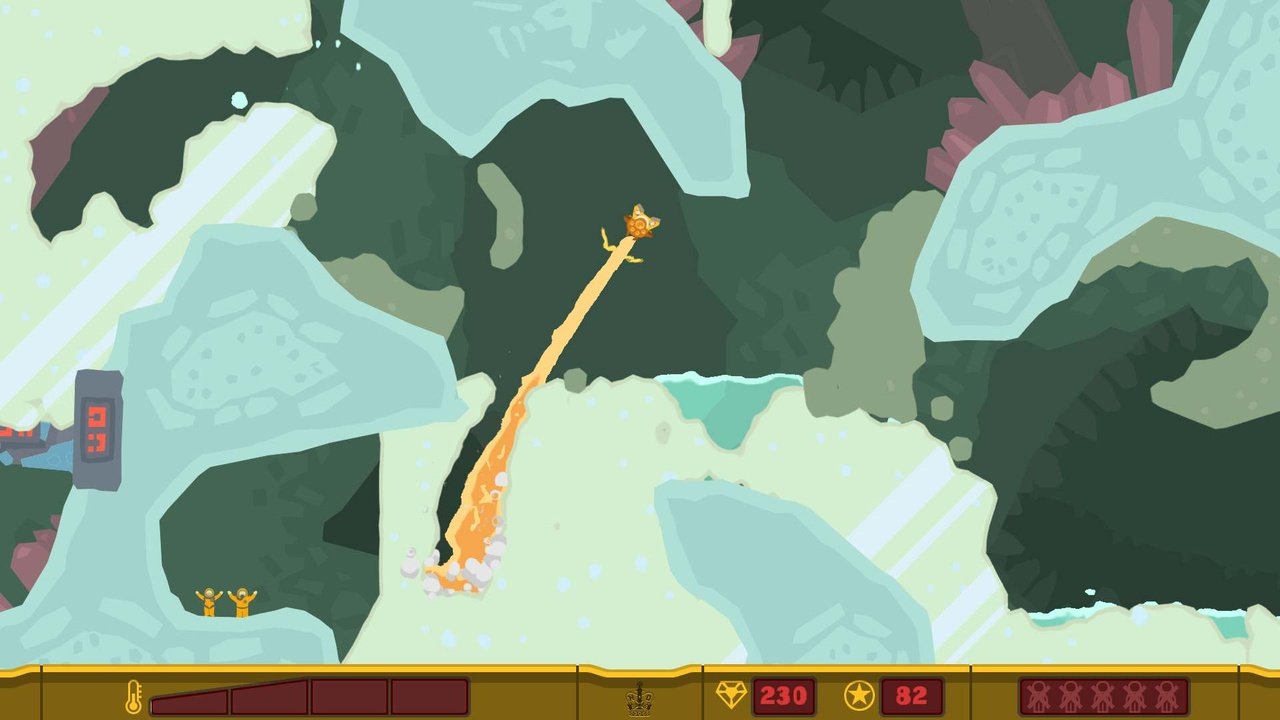Select the waving survivor on the left ledge
Screen dimensions: 1280x720
(242, 600)
